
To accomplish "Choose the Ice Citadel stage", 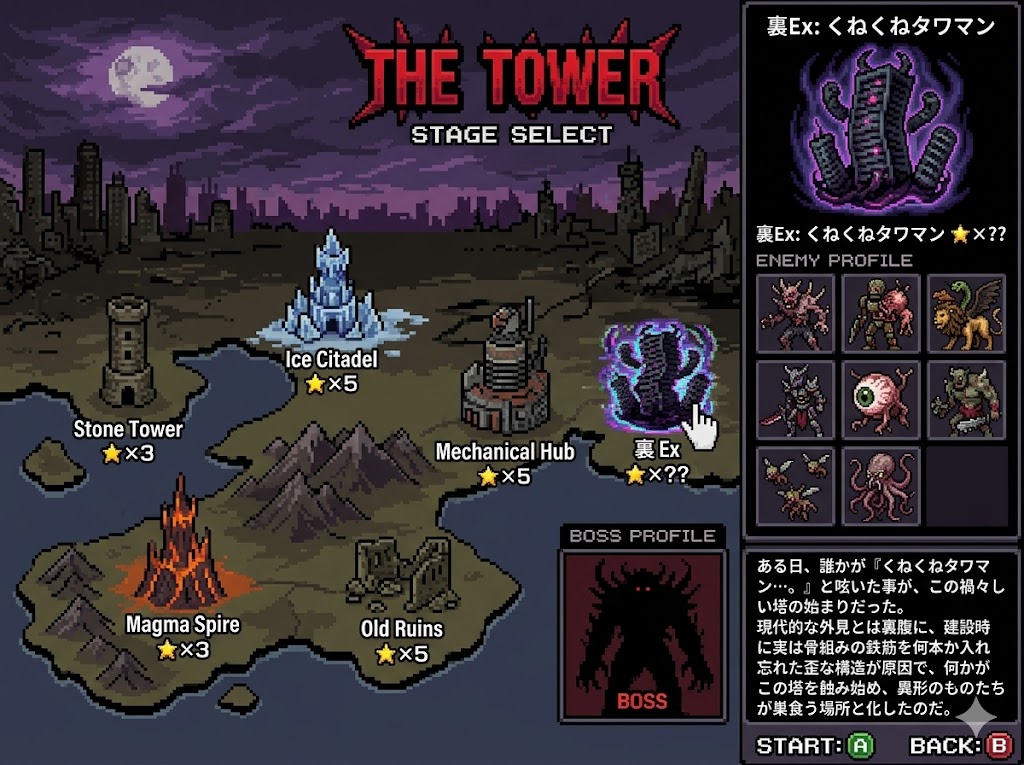I will pos(332,288).
